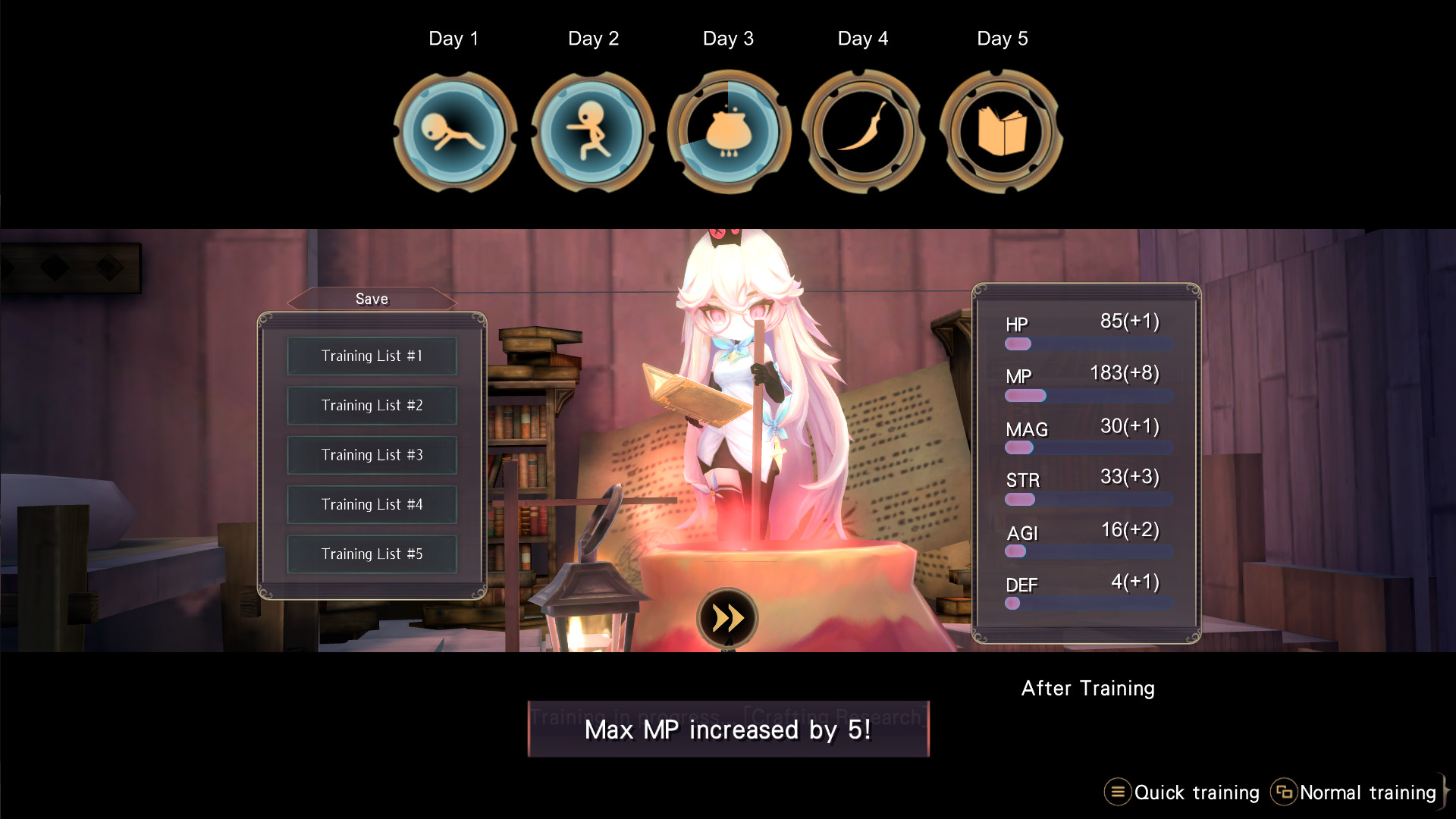
Task: Open Training List #3
Action: coord(372,455)
